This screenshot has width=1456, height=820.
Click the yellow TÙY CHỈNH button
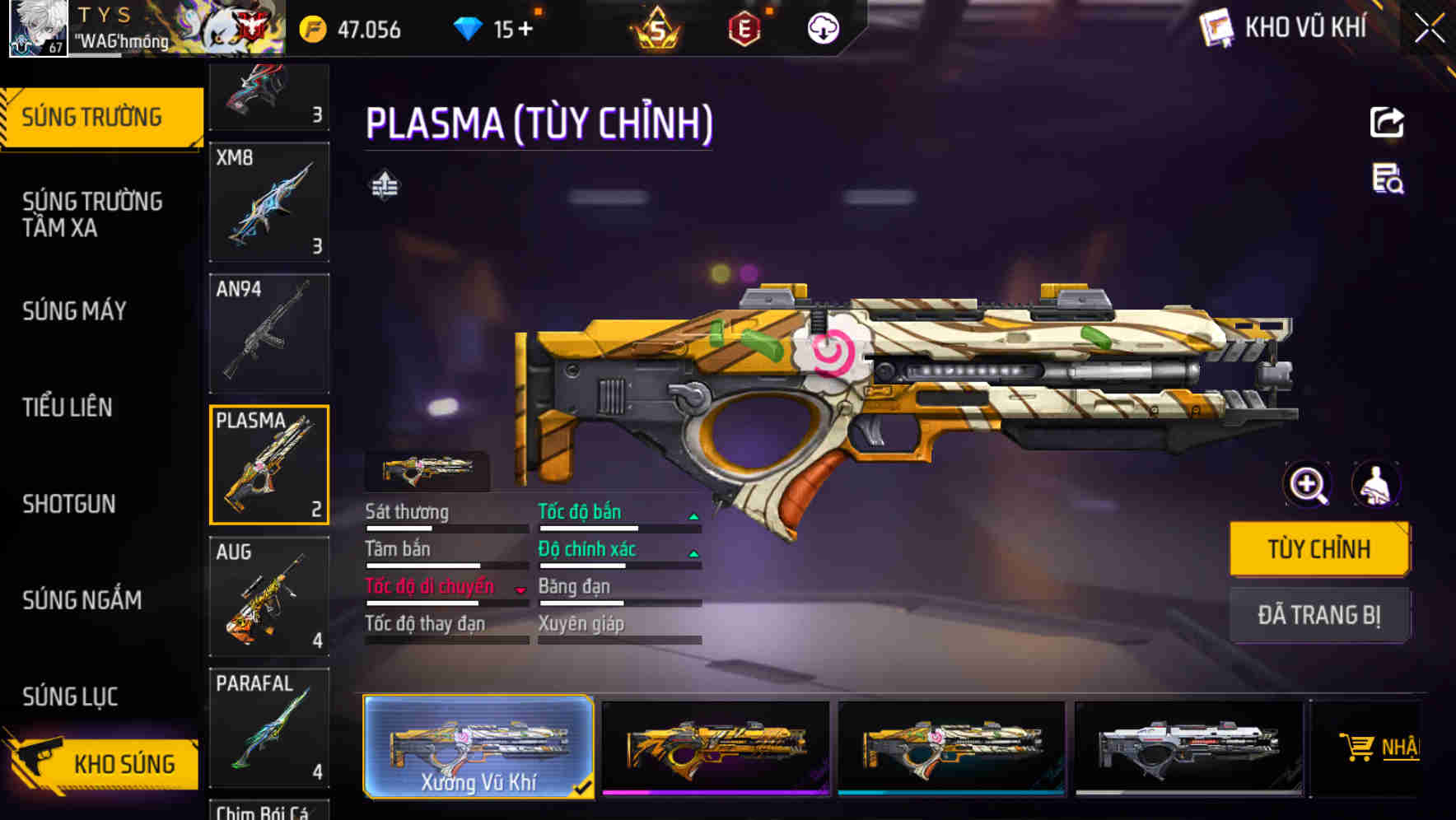(x=1318, y=549)
